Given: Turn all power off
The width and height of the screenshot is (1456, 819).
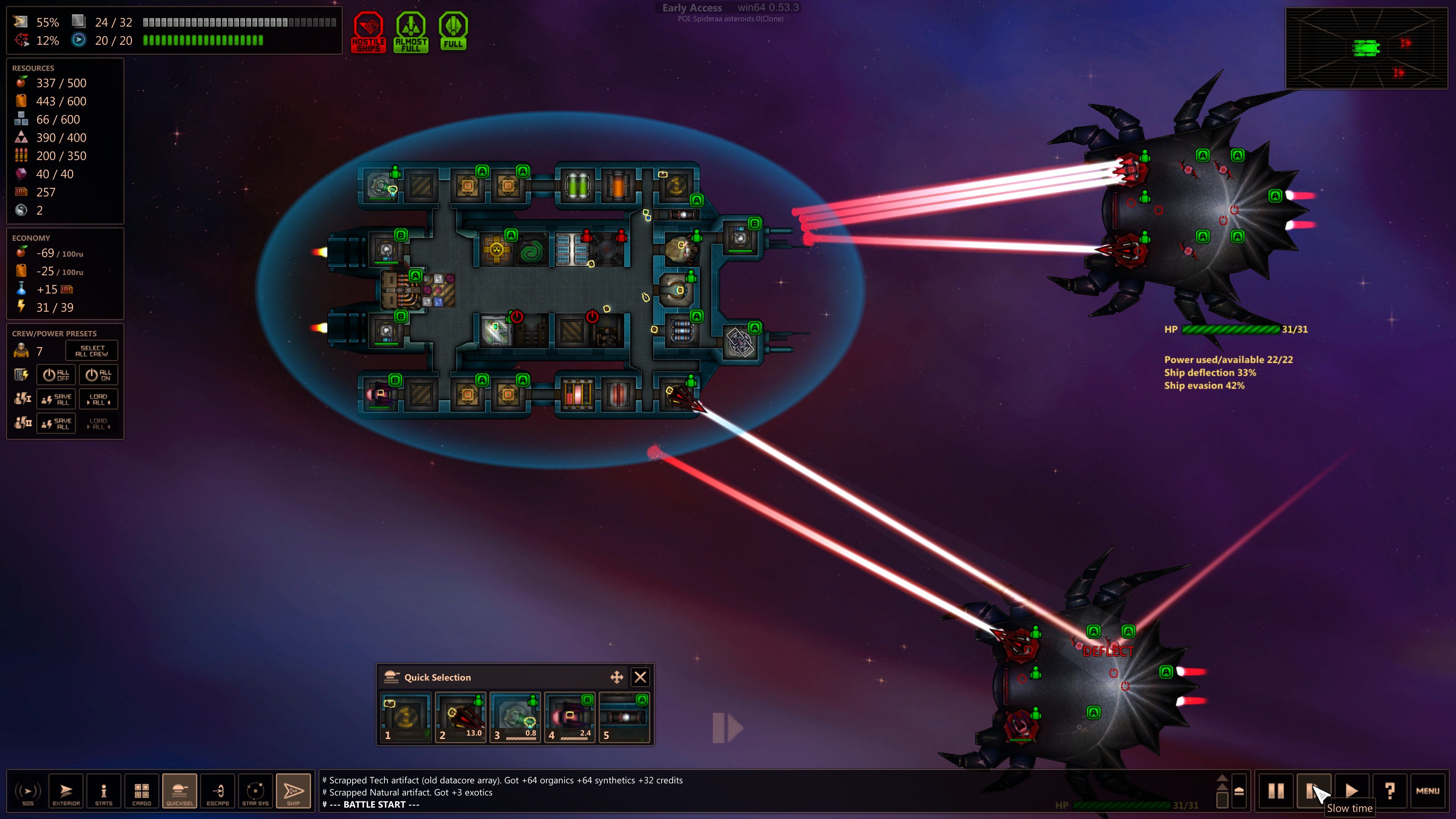Looking at the screenshot, I should point(56,375).
